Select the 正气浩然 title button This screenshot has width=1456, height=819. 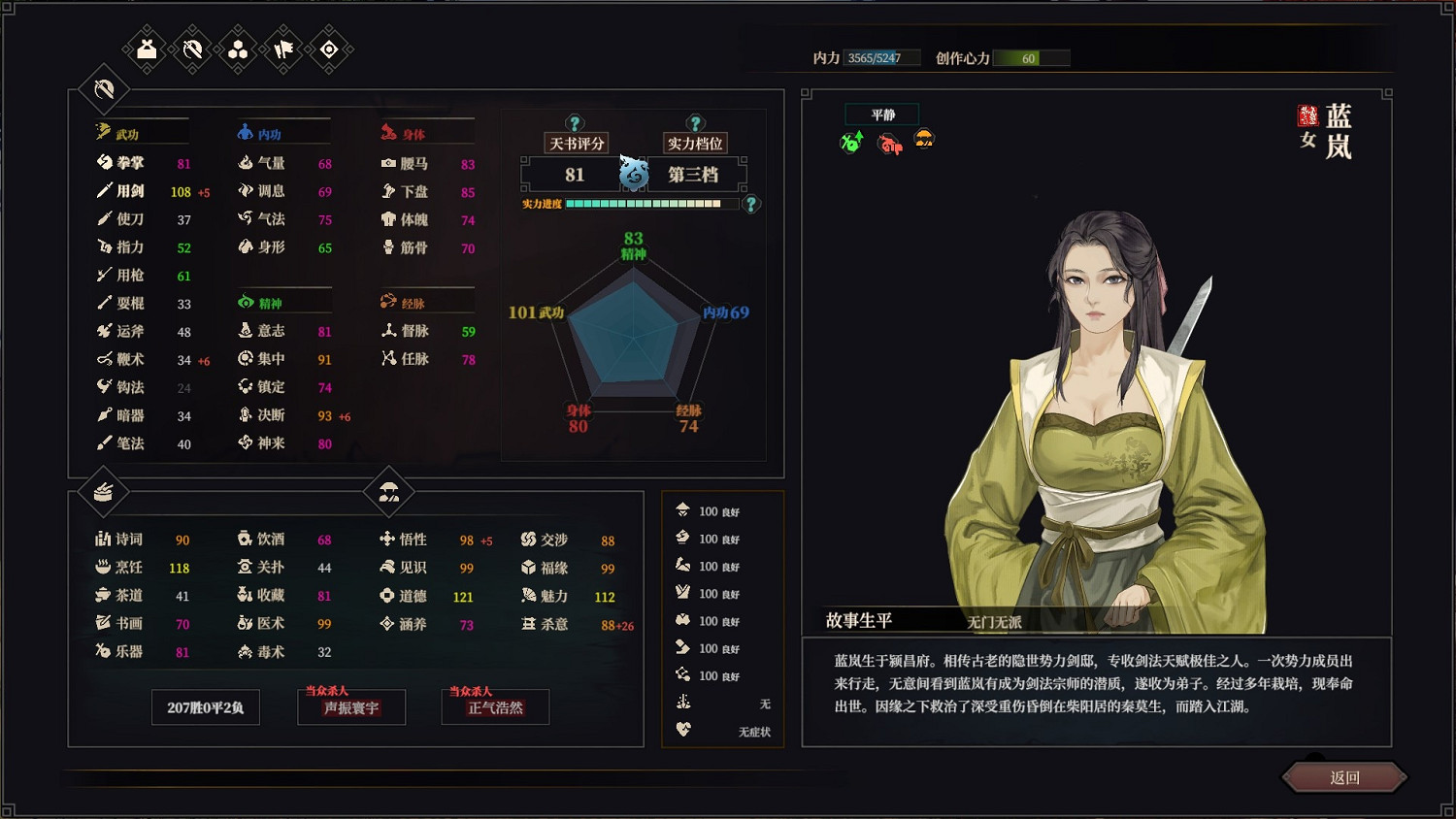495,707
